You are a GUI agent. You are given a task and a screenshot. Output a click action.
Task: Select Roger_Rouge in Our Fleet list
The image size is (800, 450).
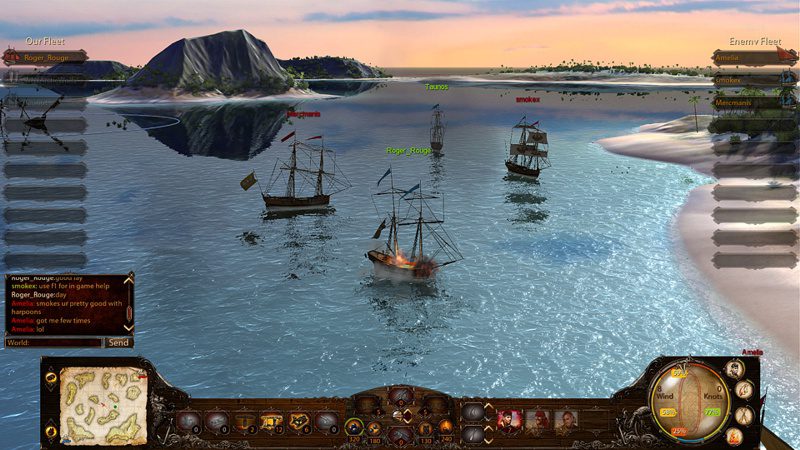[45, 57]
